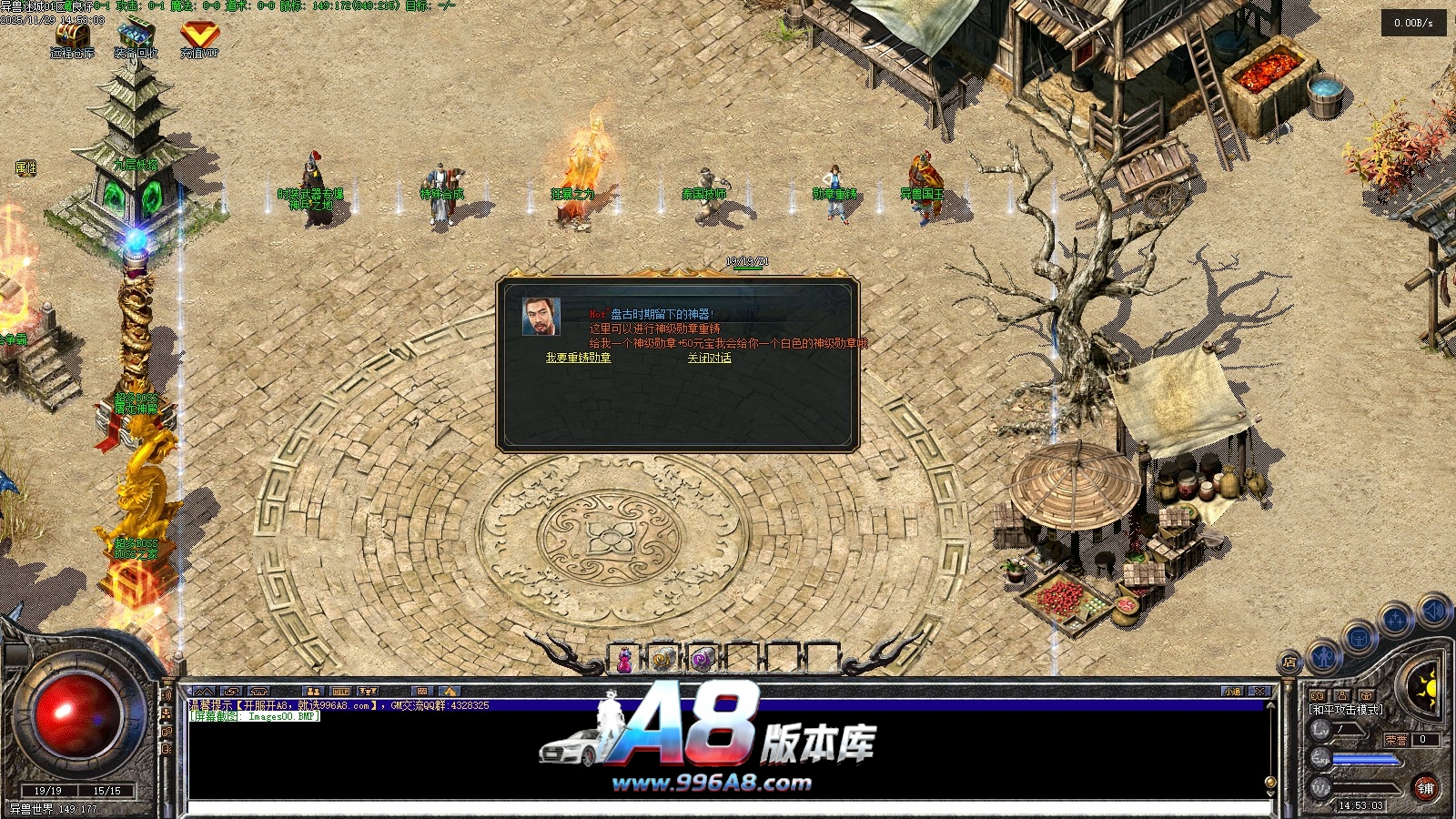Choose the 我要重铸勋章 dialogue option
Screen dimensions: 1456x819
click(x=578, y=358)
